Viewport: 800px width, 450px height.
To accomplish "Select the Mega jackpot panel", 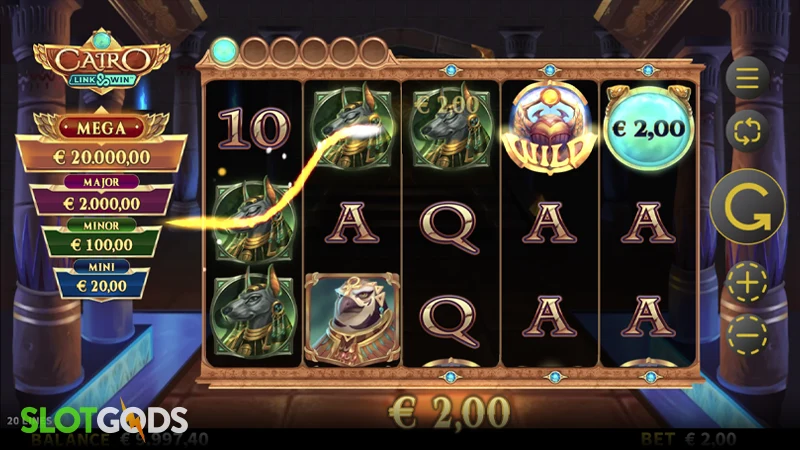I will pyautogui.click(x=101, y=143).
